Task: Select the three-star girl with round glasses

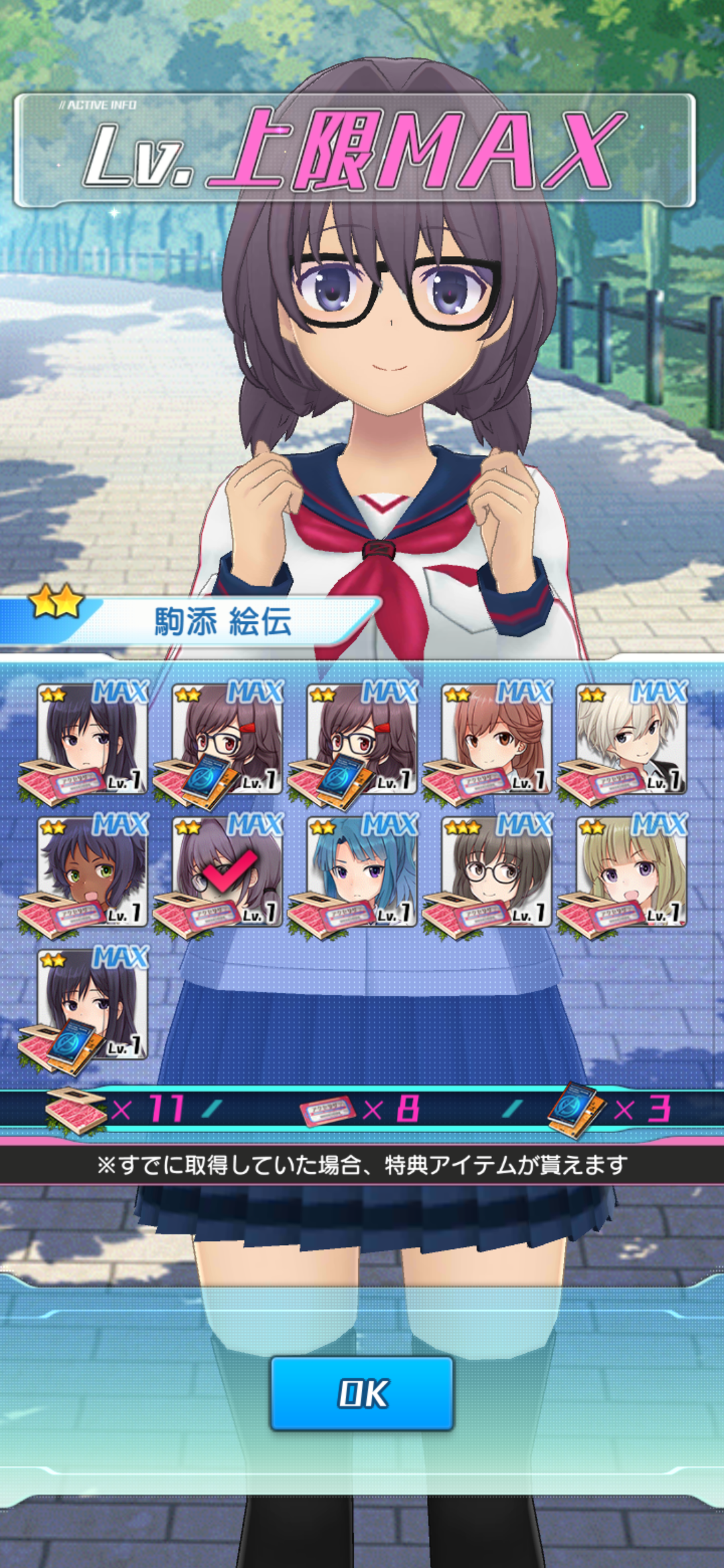Action: [x=497, y=871]
